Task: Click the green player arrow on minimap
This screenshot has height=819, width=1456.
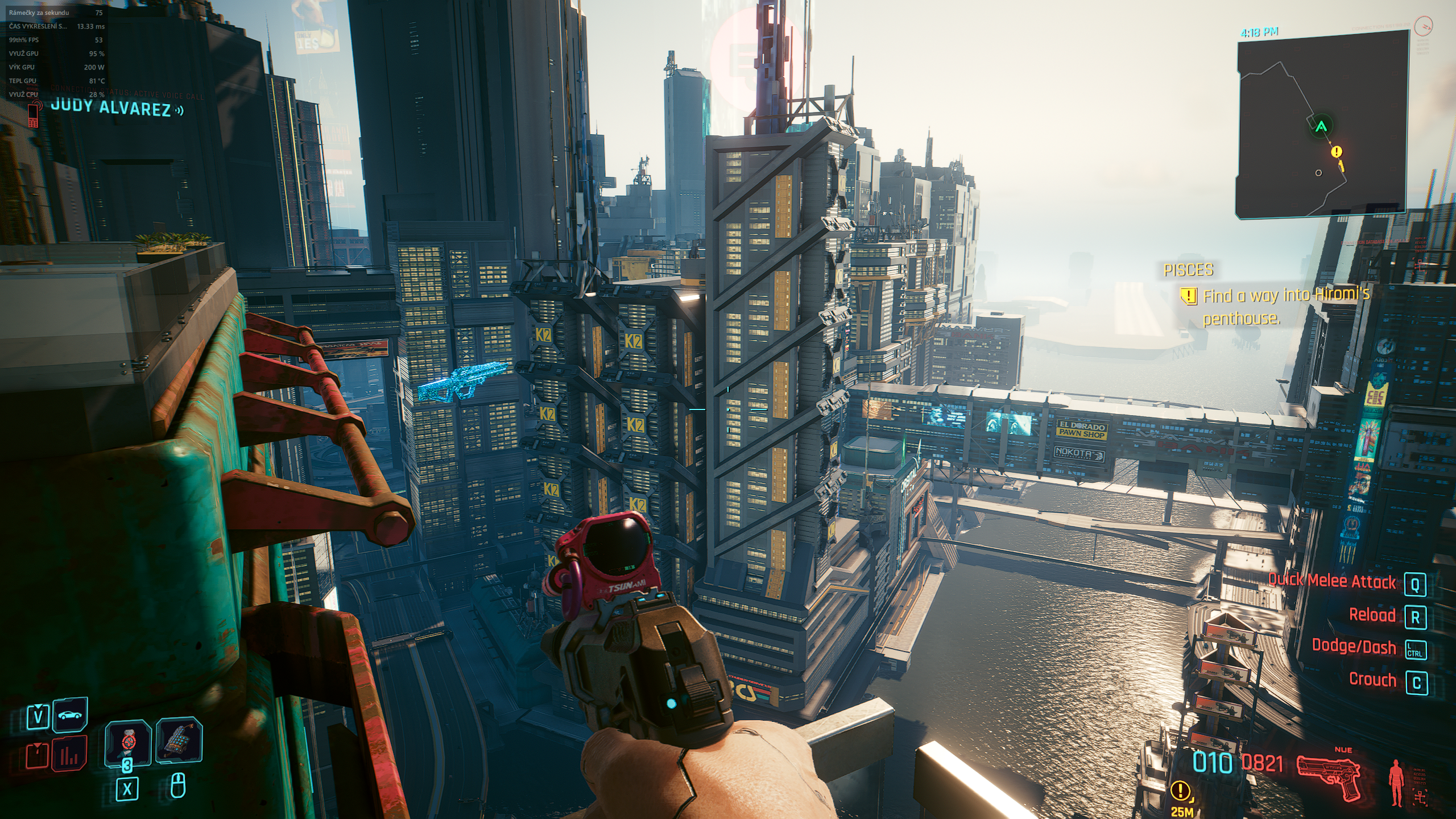Action: 1321,126
